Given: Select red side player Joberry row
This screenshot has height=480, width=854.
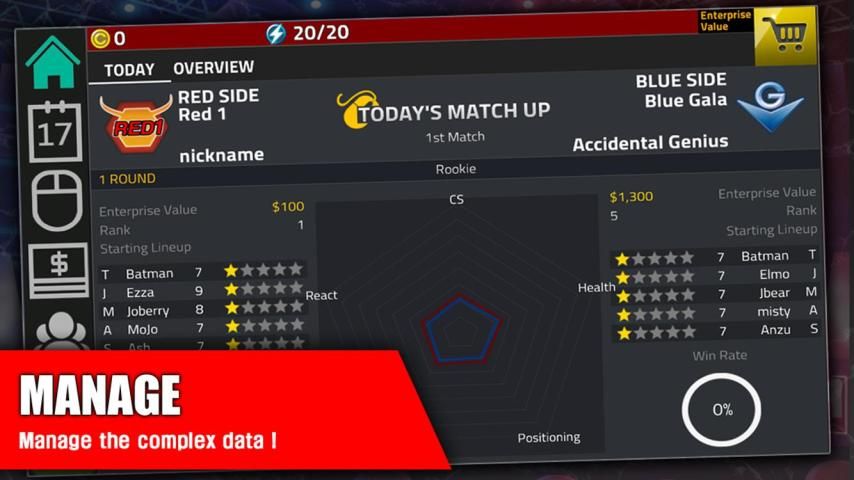Looking at the screenshot, I should [200, 310].
